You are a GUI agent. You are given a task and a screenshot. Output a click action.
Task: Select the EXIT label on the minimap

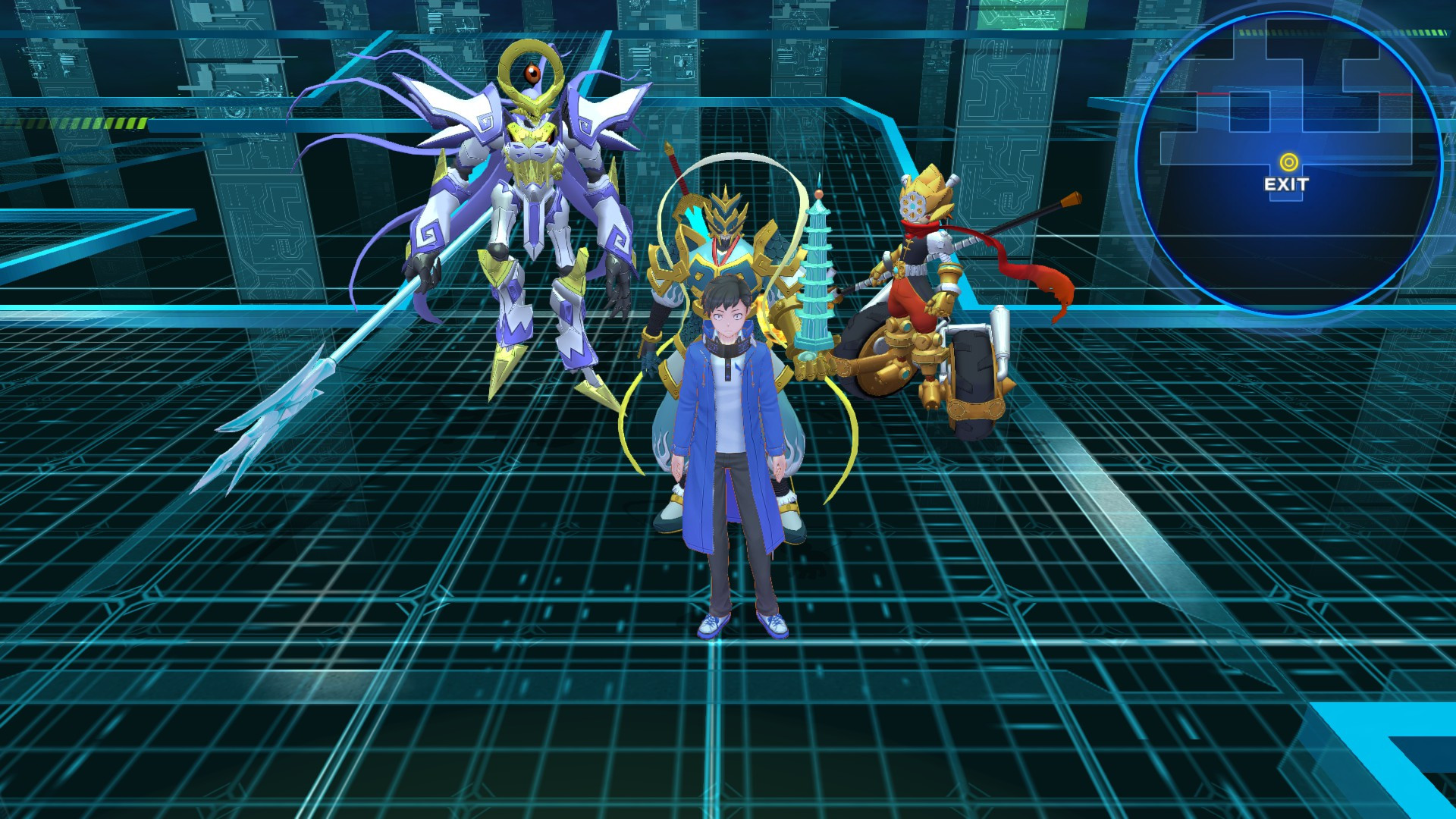coord(1286,184)
